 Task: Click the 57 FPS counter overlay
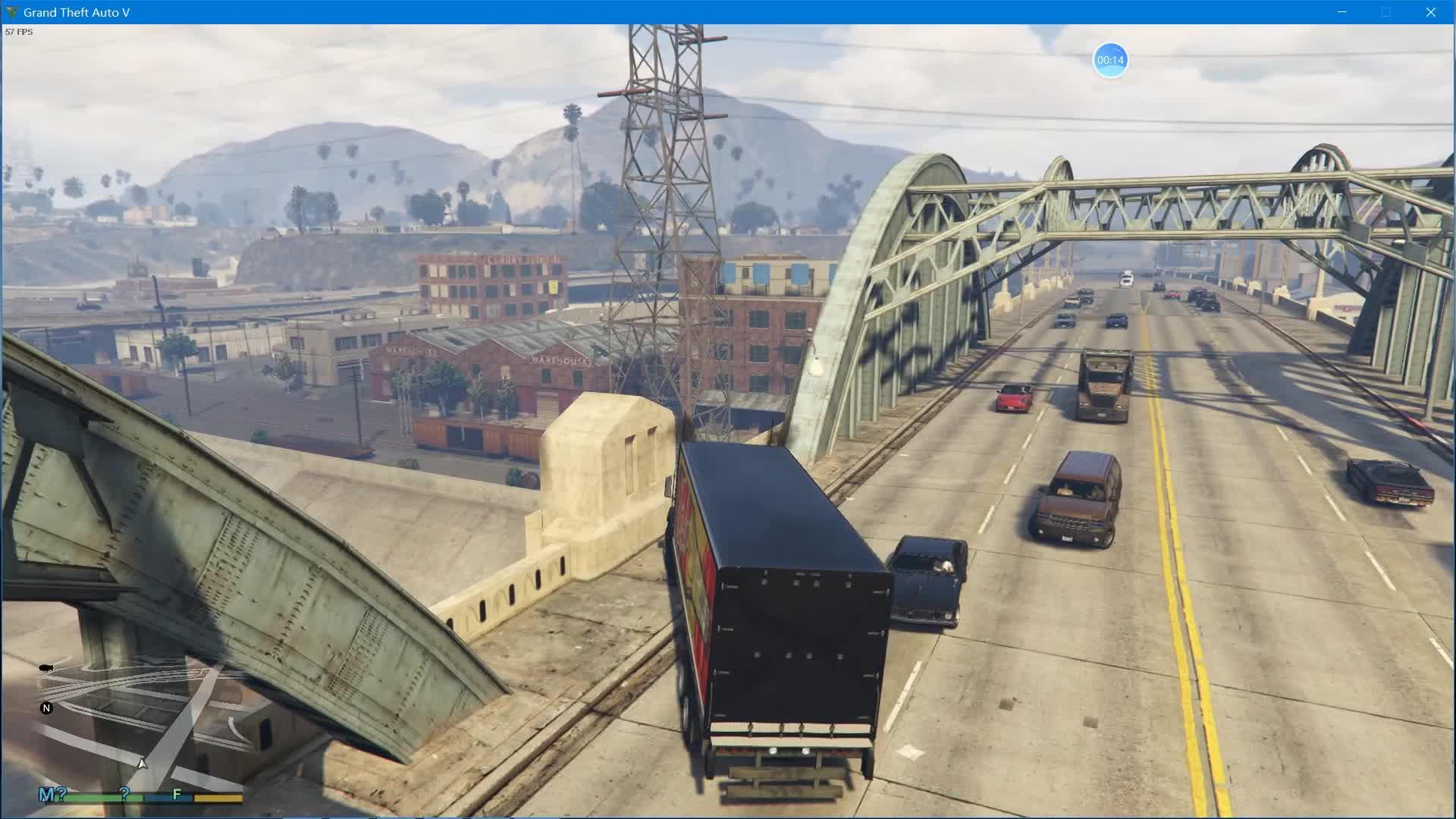pos(19,32)
